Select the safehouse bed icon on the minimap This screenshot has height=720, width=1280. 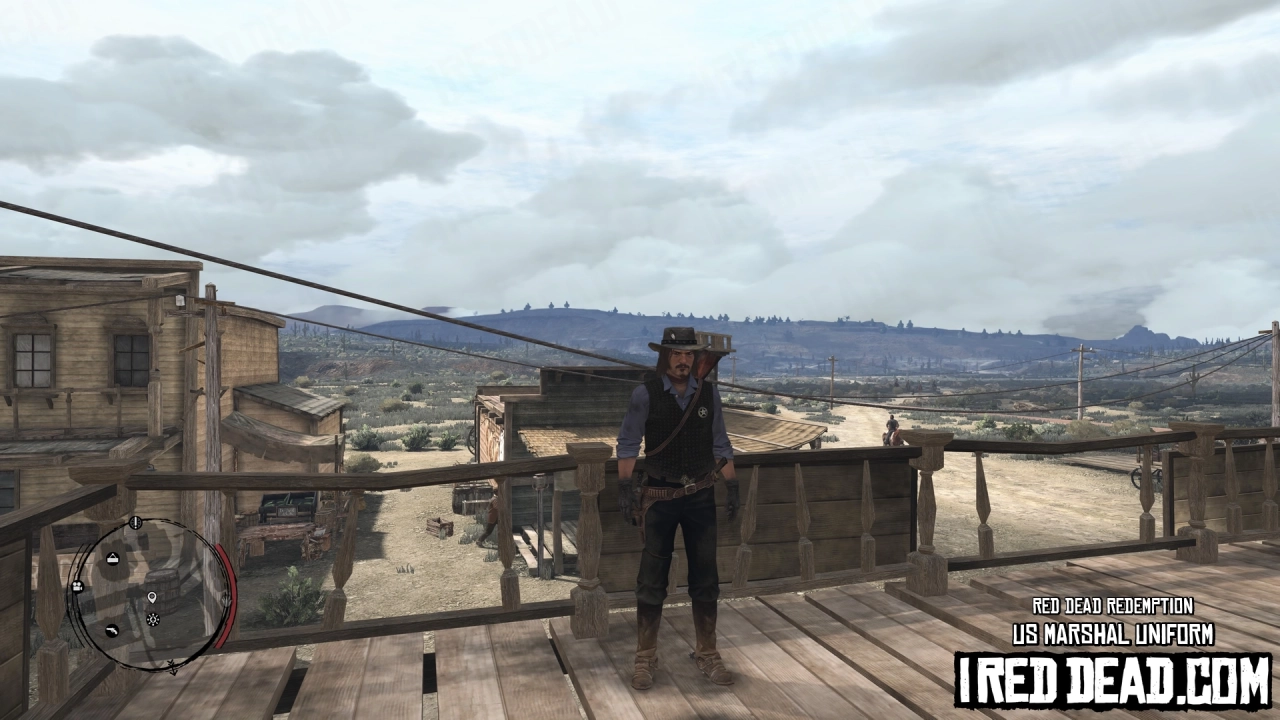pos(112,558)
